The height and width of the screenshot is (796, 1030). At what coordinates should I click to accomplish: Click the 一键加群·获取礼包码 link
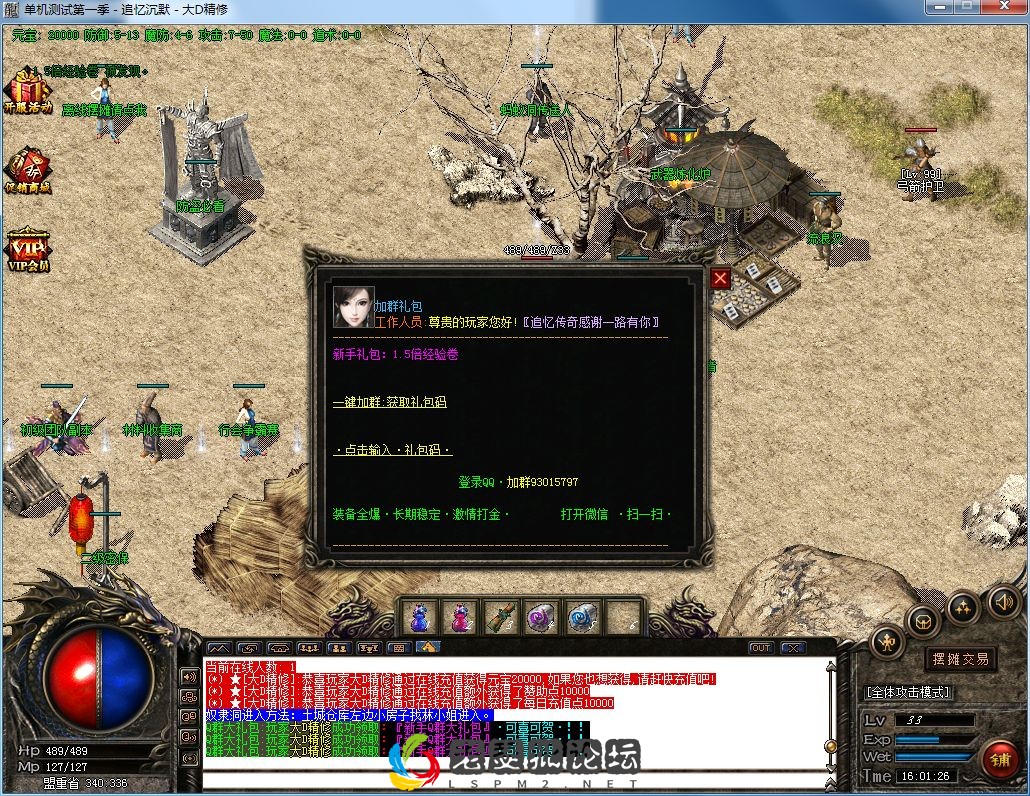click(x=389, y=402)
